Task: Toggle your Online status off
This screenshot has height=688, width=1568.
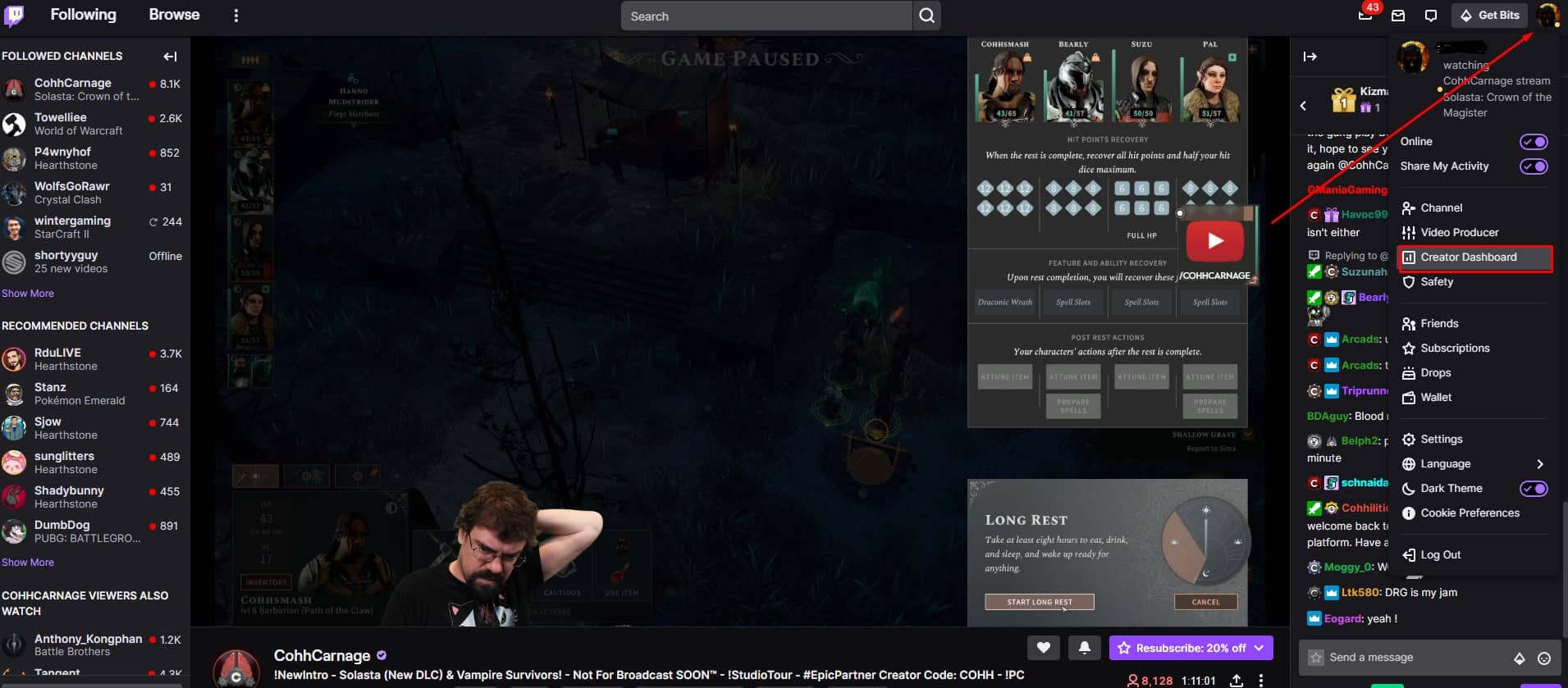Action: 1533,141
